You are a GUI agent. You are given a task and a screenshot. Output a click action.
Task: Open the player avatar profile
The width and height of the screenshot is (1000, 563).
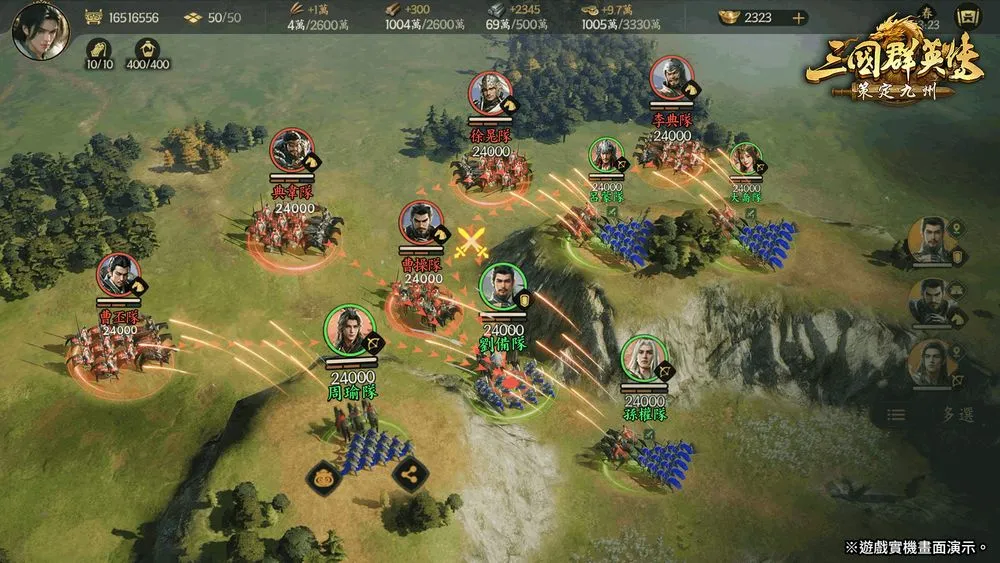pos(40,31)
